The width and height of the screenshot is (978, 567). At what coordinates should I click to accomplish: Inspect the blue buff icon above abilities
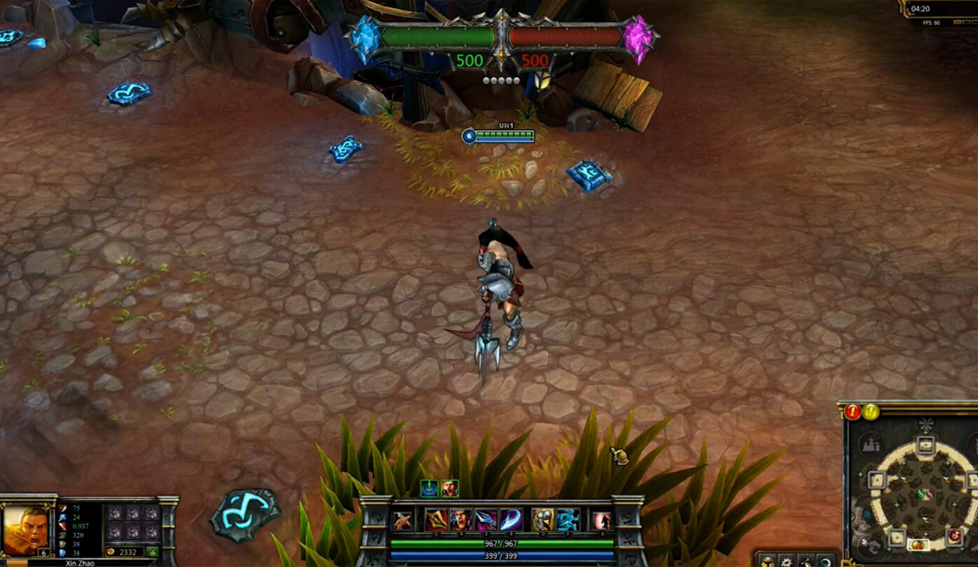tap(429, 489)
